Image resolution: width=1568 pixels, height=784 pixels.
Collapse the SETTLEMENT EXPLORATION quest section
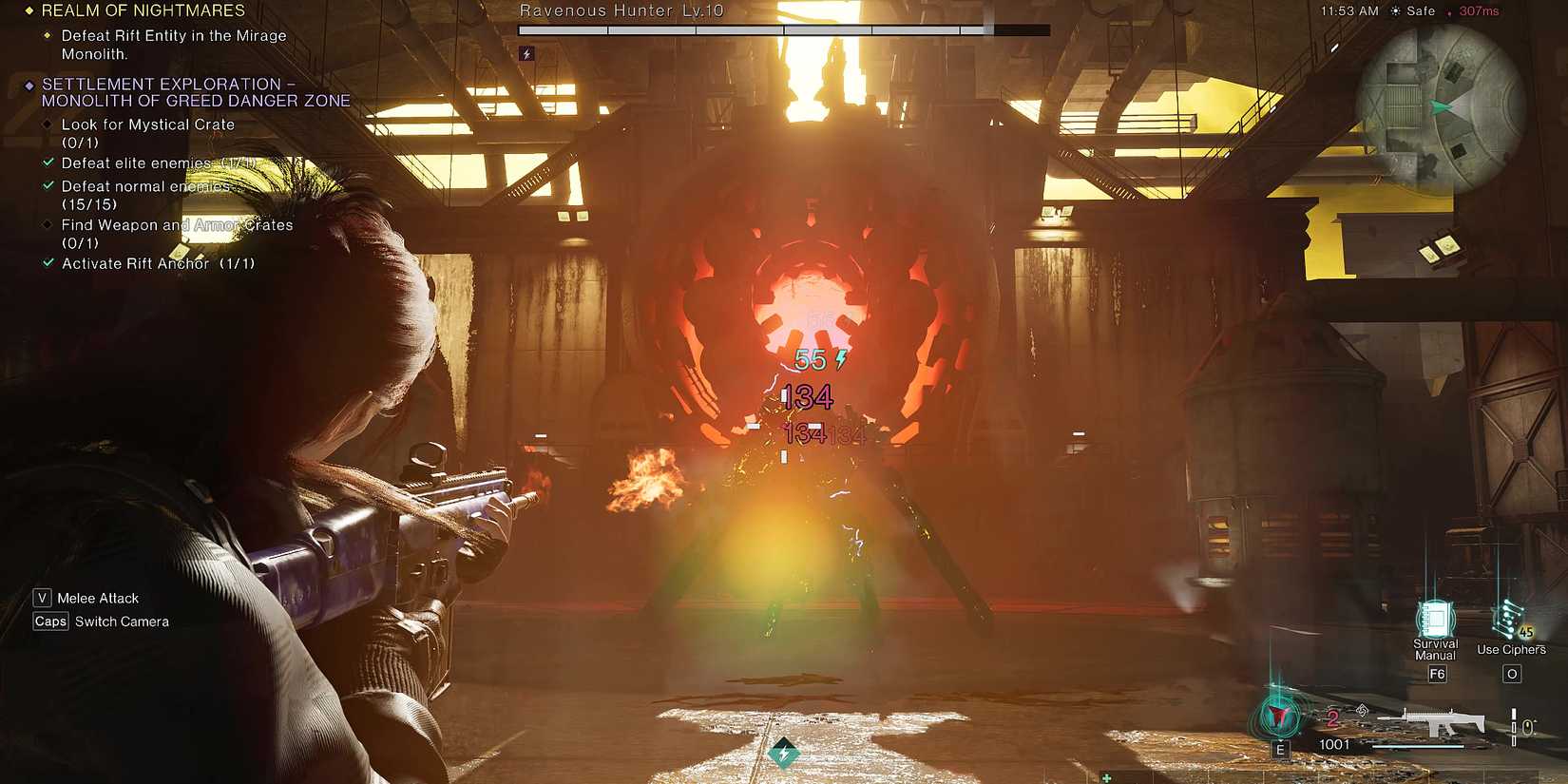(28, 84)
